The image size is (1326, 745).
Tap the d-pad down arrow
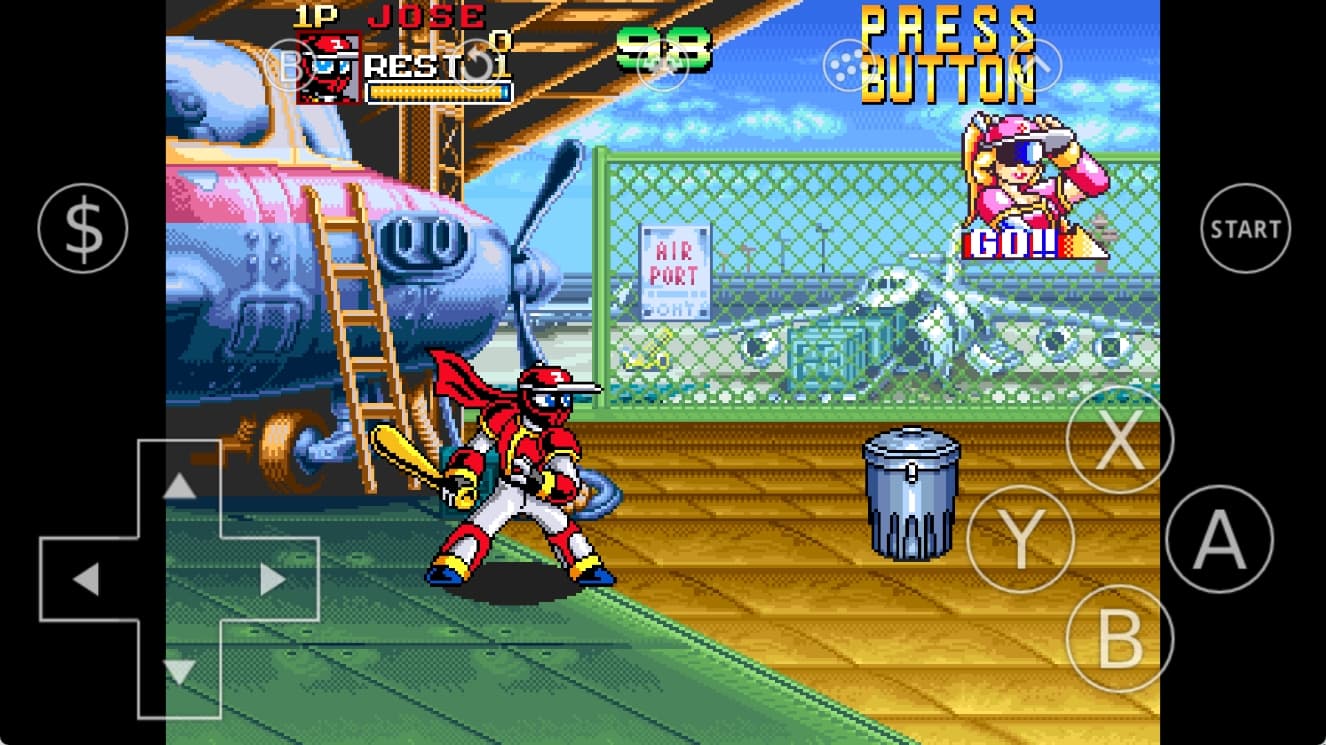pos(179,671)
